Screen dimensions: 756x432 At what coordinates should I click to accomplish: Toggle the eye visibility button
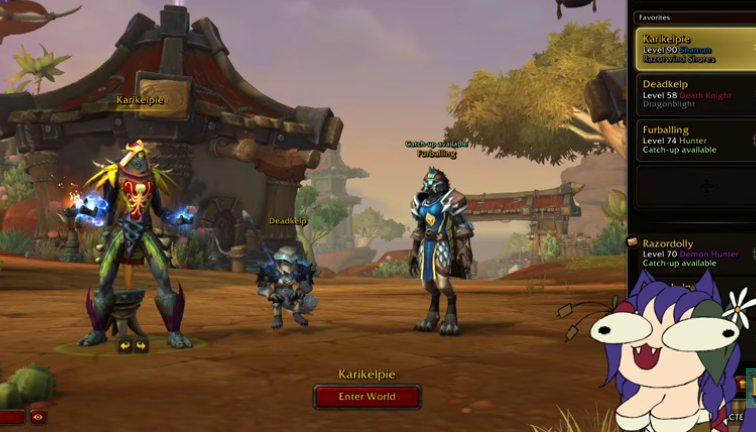38,417
